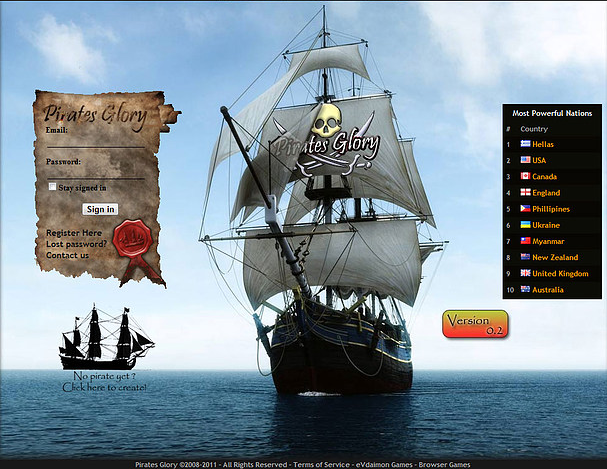The width and height of the screenshot is (607, 469).
Task: Select United Kingdom in the rankings
Action: click(x=560, y=273)
